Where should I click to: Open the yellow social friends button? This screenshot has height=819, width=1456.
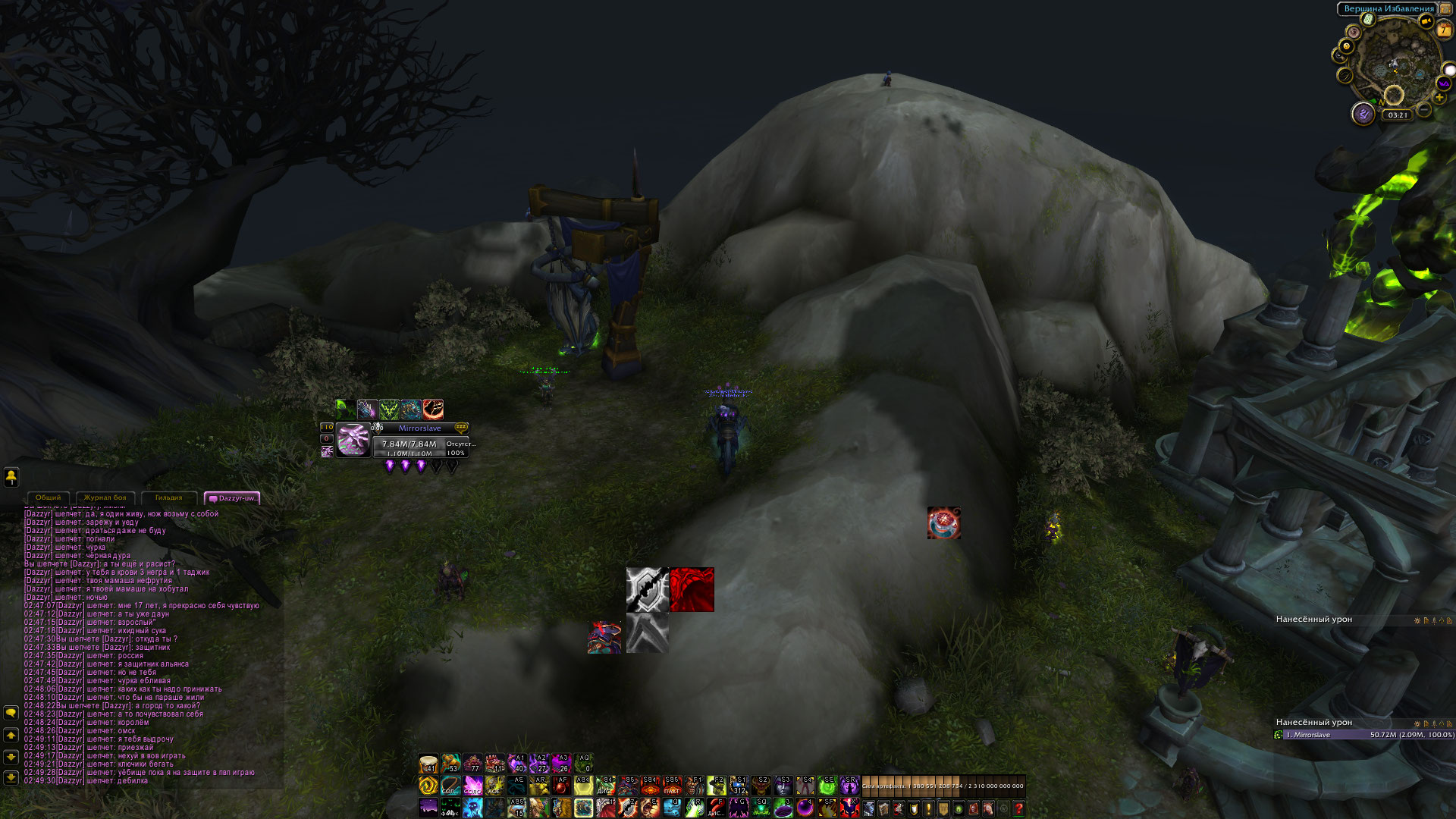coord(11,477)
